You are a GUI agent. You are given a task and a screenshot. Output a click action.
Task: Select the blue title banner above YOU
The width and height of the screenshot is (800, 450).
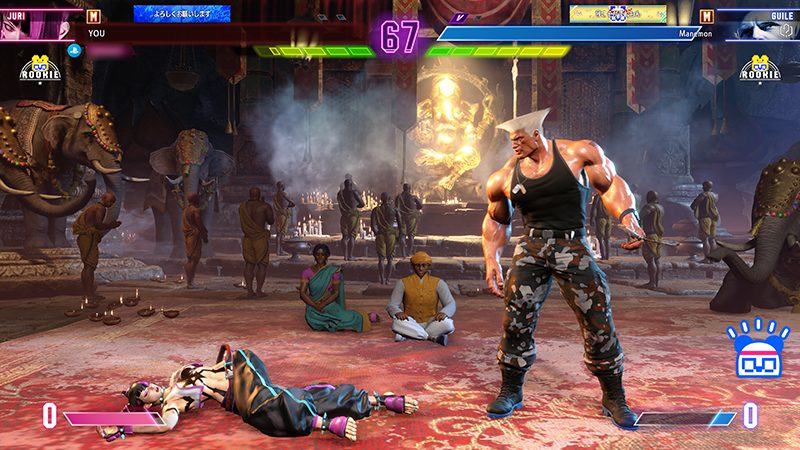(x=182, y=14)
